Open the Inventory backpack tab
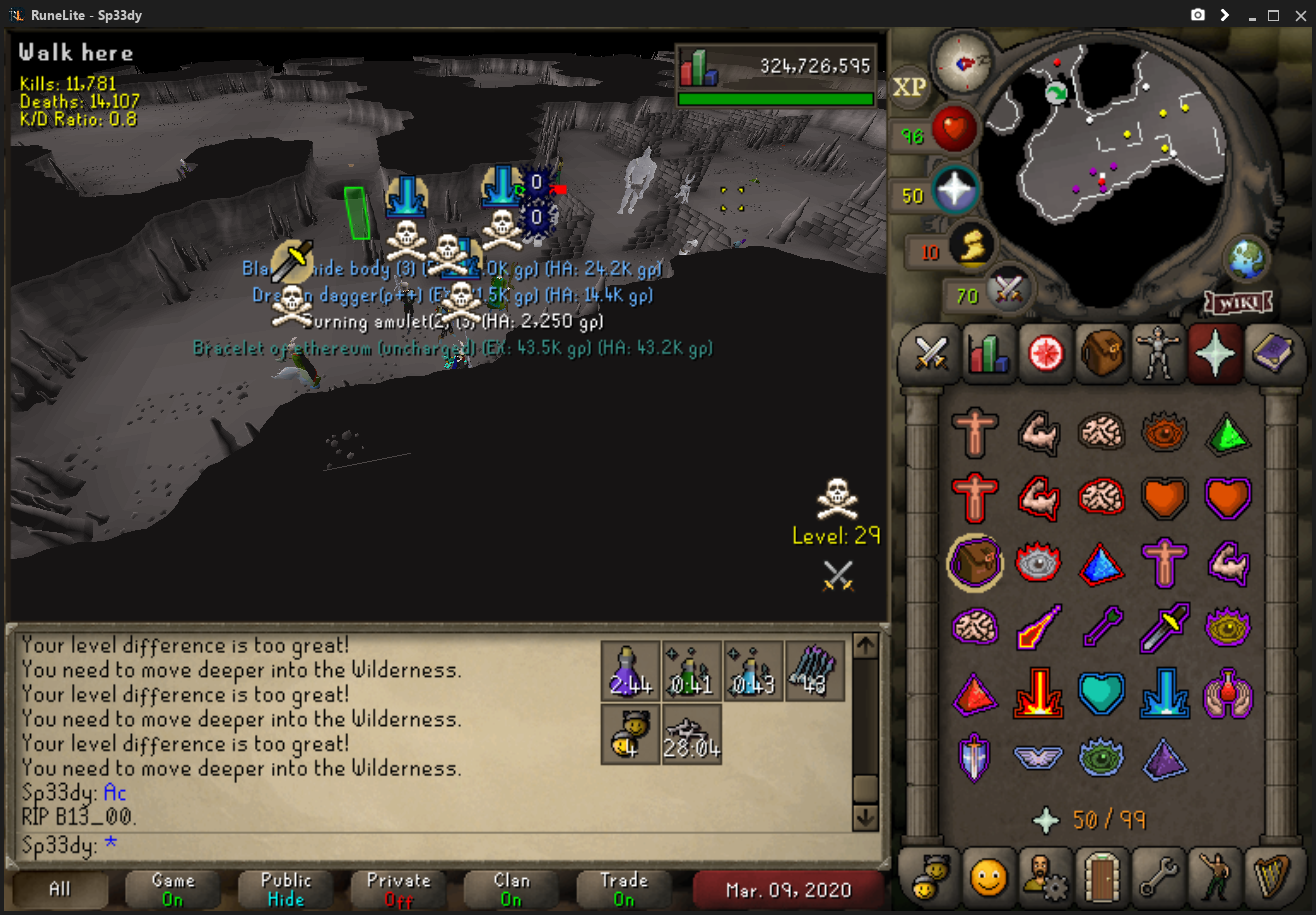This screenshot has height=915, width=1316. (x=1103, y=353)
